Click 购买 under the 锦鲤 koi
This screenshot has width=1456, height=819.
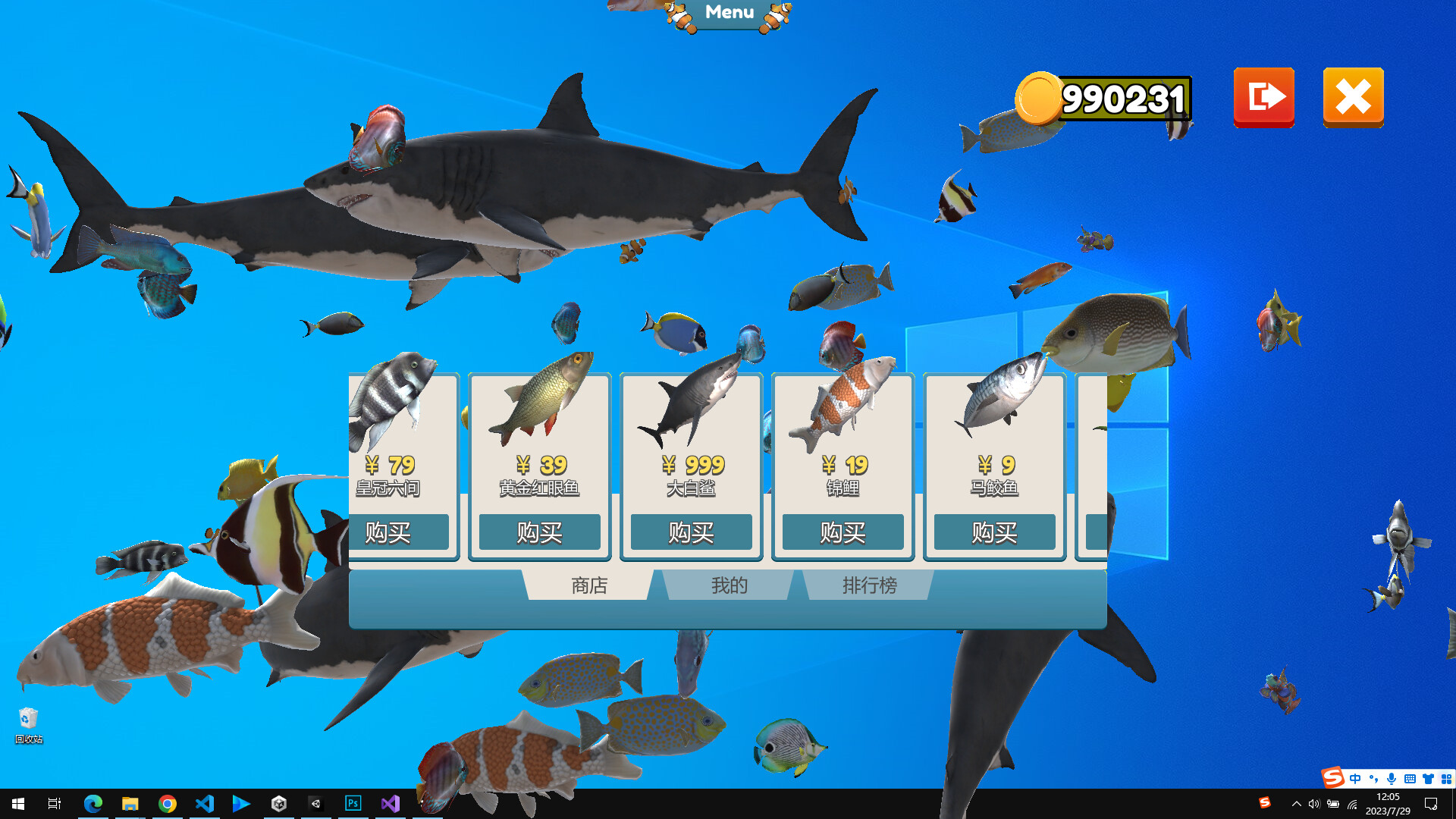pyautogui.click(x=842, y=532)
